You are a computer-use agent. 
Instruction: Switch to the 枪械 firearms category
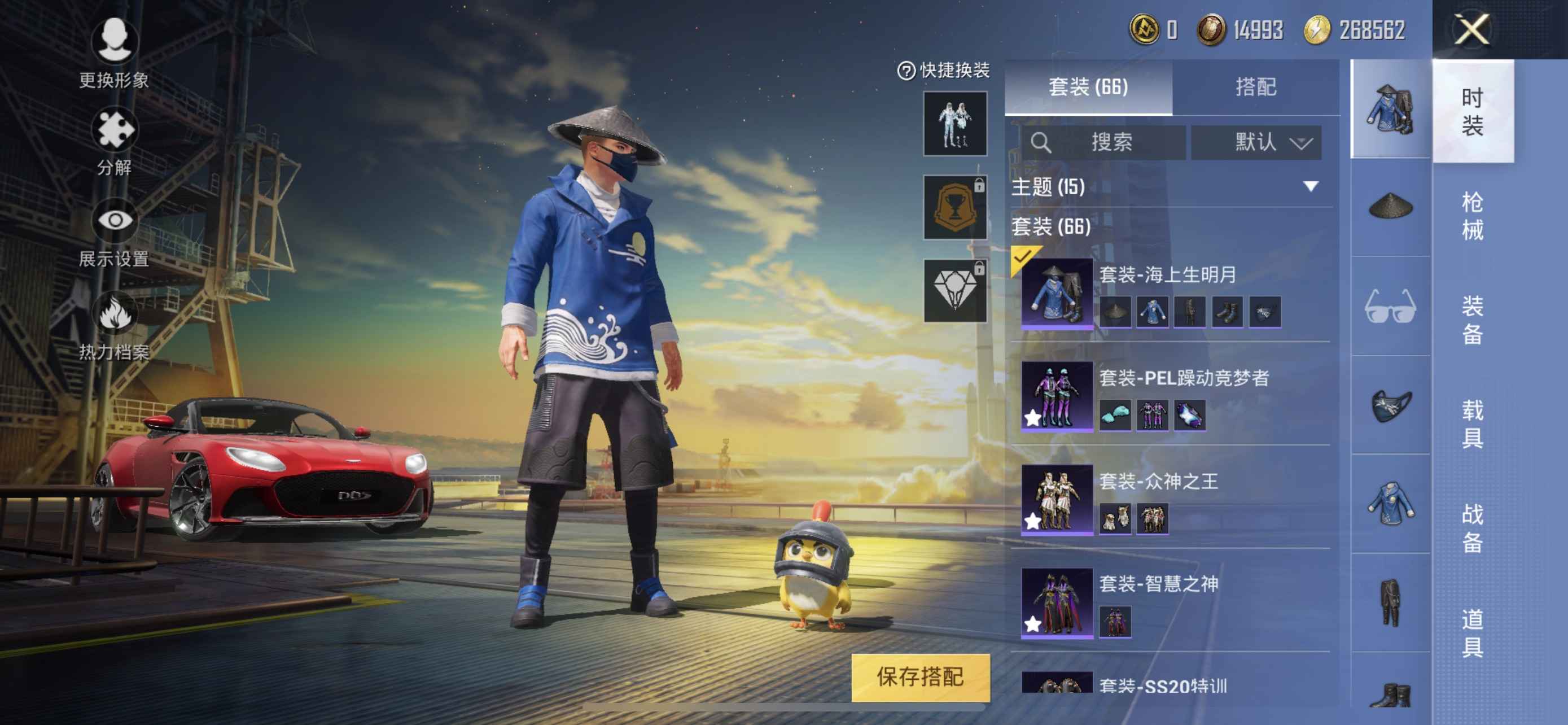pyautogui.click(x=1472, y=216)
